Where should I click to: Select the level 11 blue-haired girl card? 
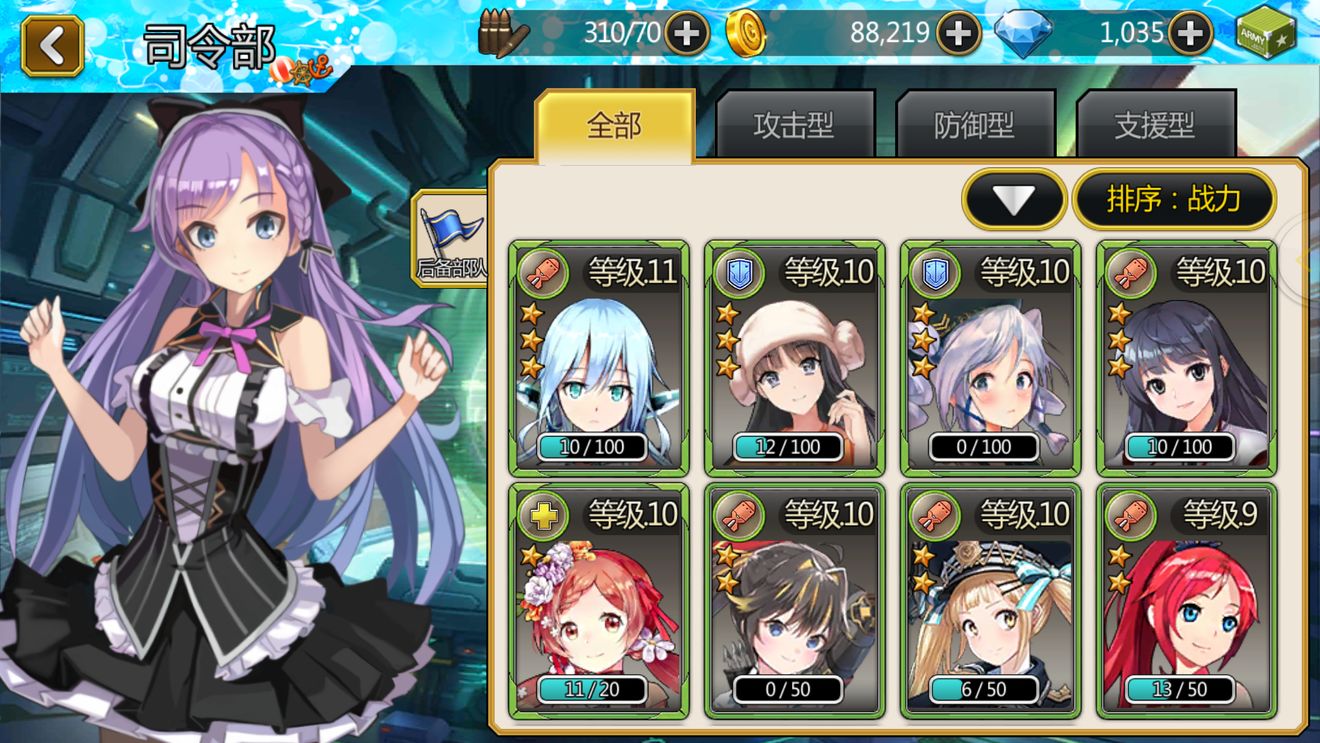[x=598, y=358]
